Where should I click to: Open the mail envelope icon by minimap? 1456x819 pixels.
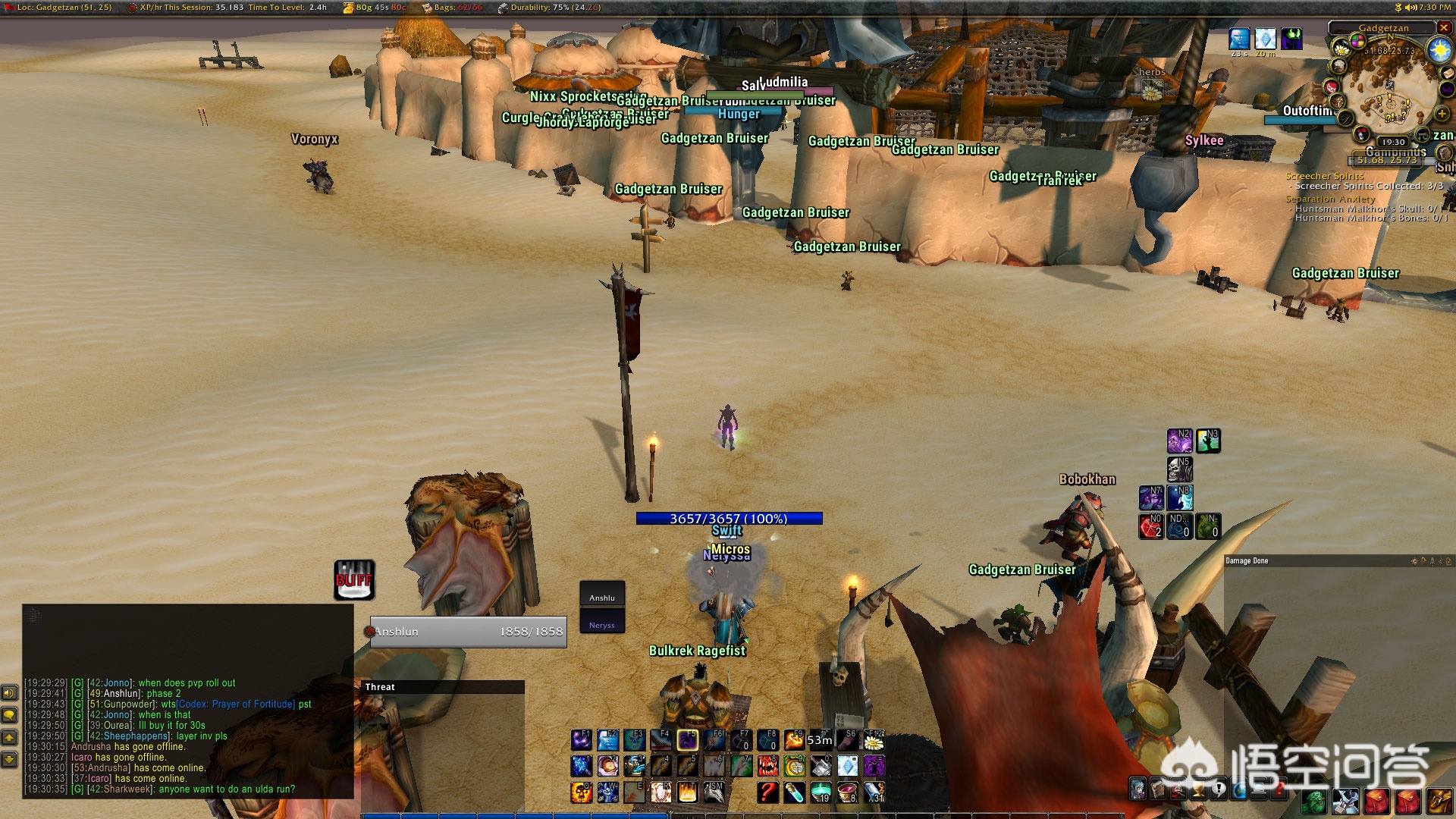1447,74
